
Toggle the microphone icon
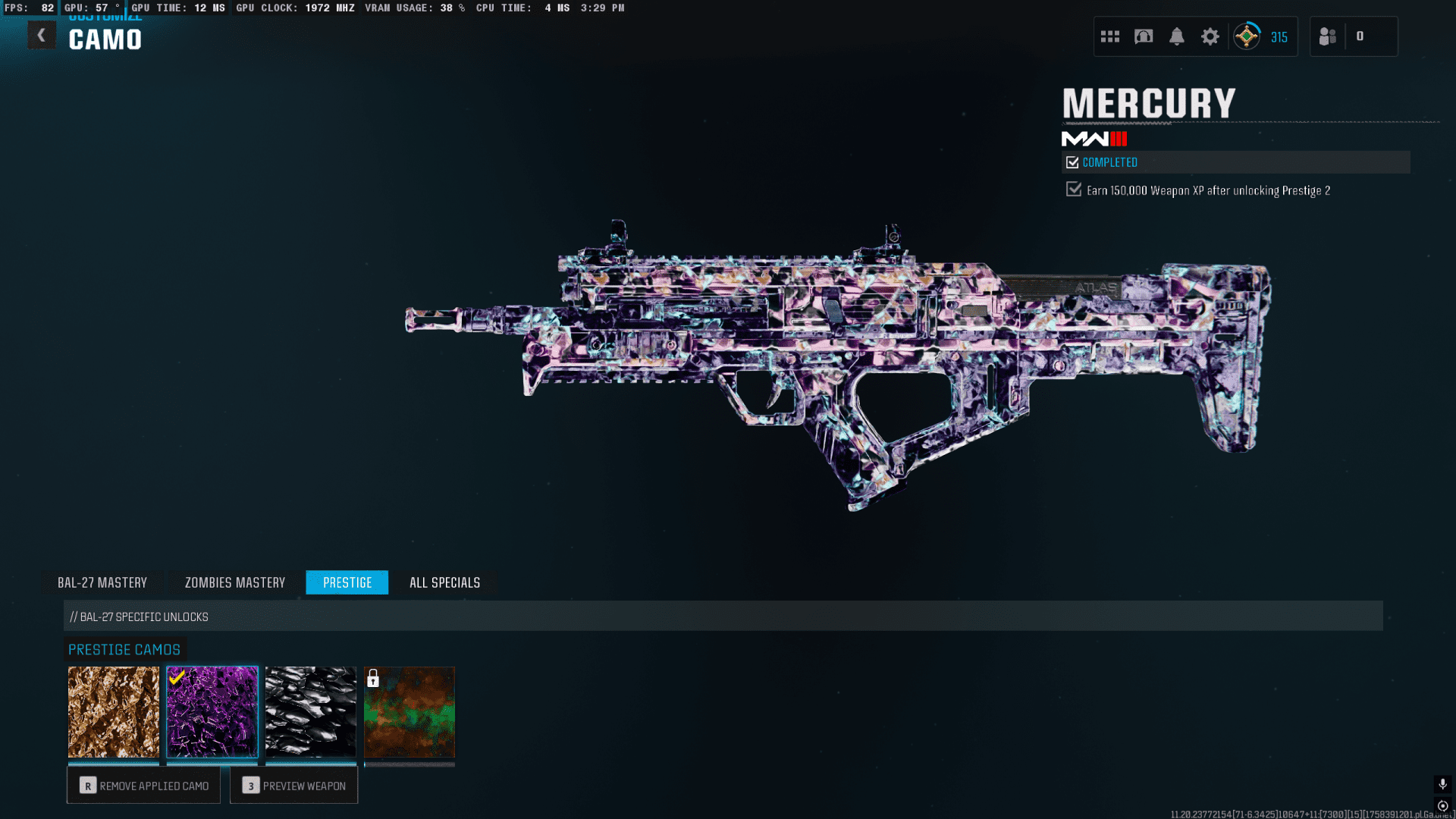tap(1443, 784)
